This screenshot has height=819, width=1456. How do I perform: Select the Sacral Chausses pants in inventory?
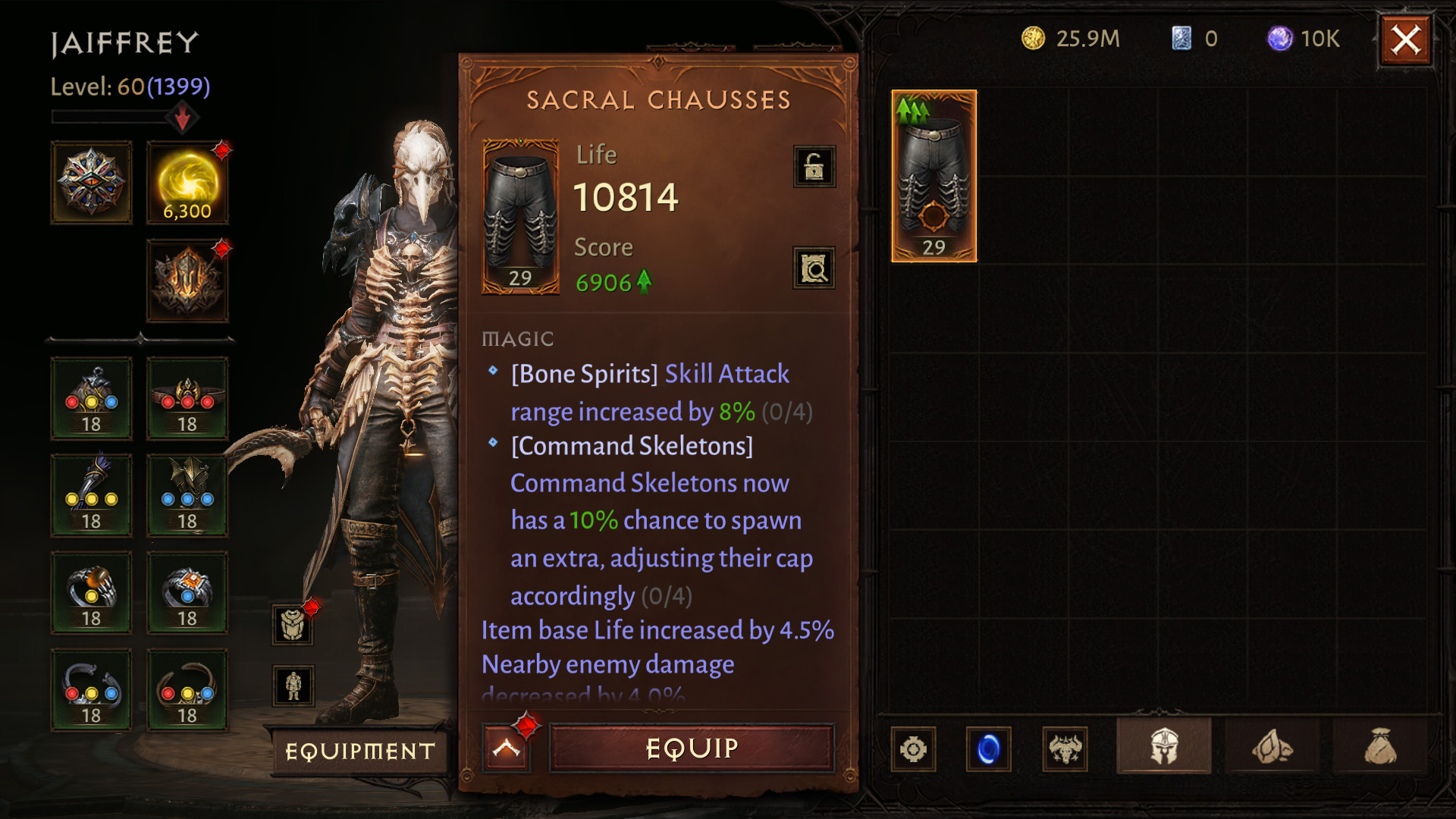click(x=934, y=176)
